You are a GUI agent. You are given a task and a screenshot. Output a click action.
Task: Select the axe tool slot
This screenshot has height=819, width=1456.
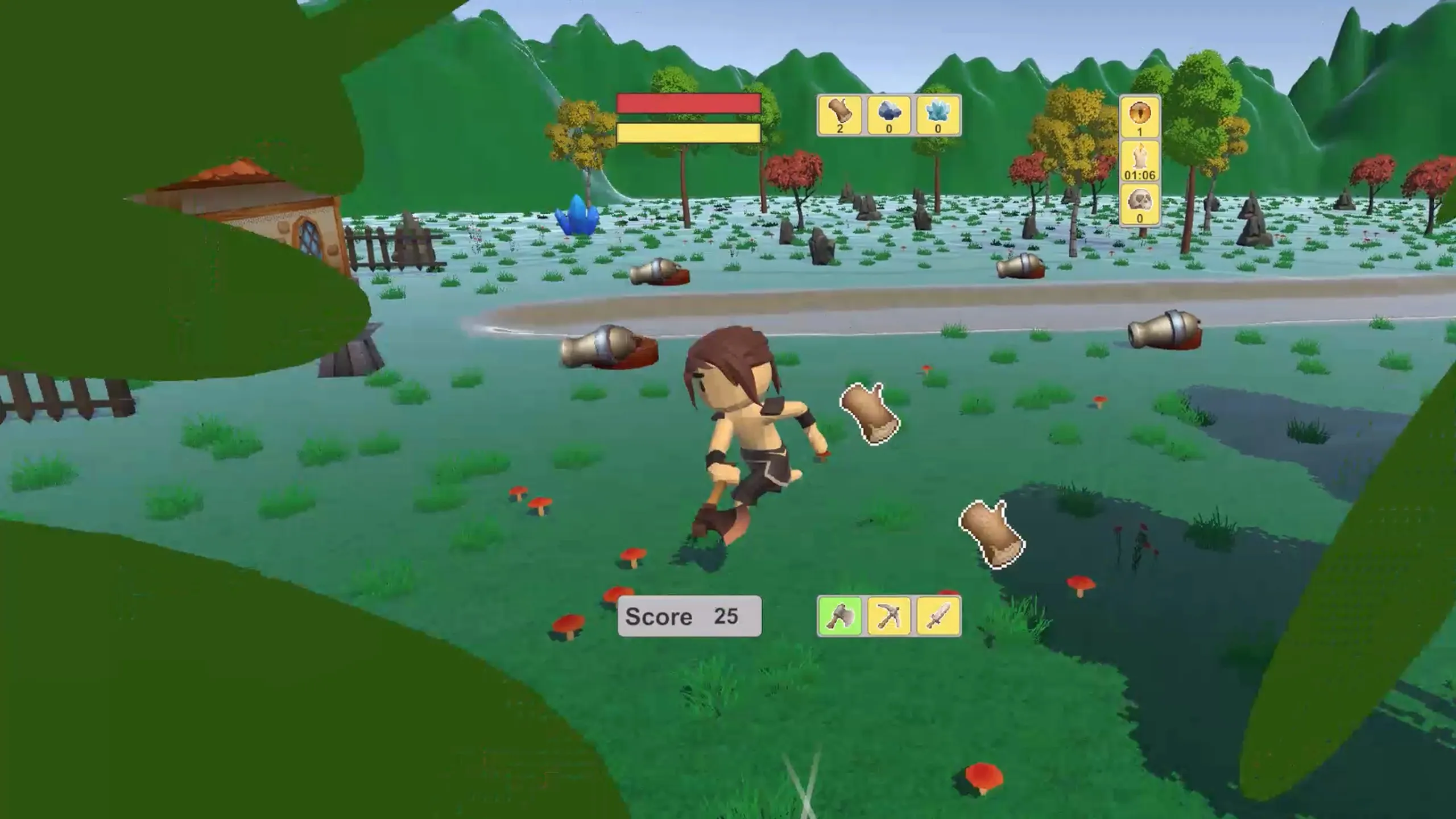pyautogui.click(x=840, y=616)
